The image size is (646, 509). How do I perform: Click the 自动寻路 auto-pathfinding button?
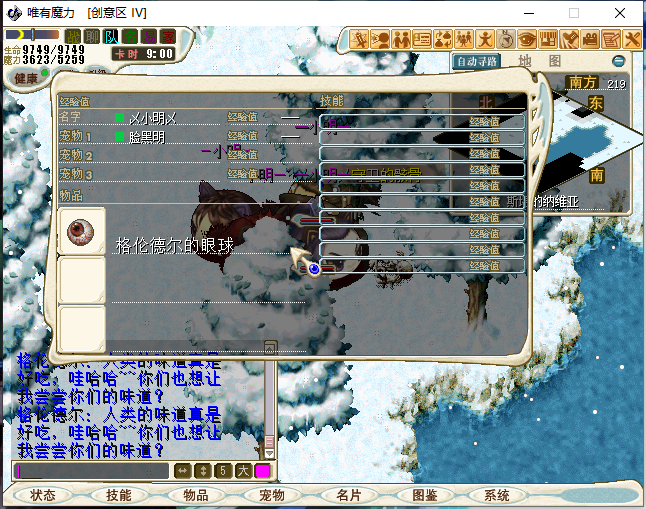pos(477,61)
